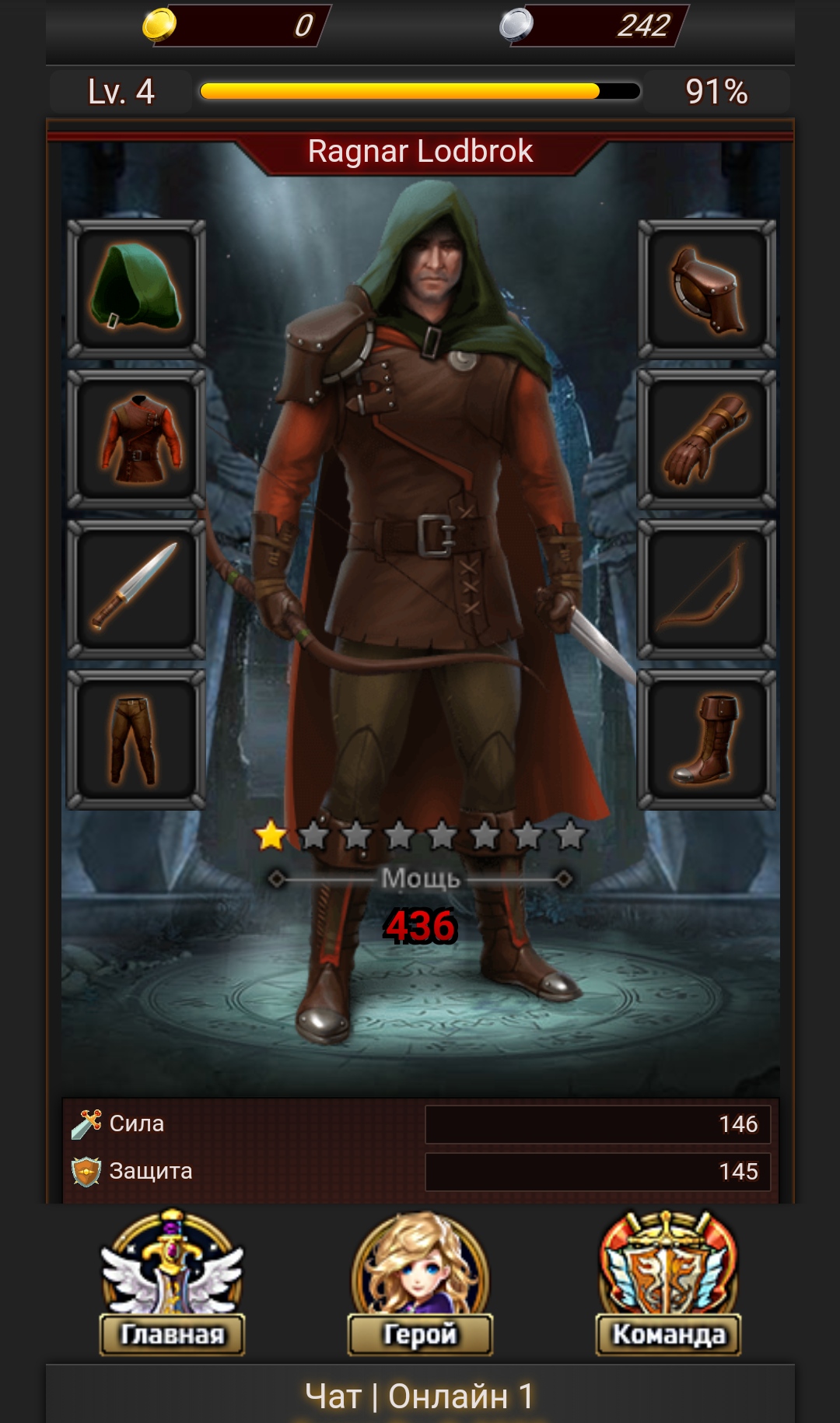This screenshot has height=1423, width=840.
Task: Open the red leather tunic slot
Action: pyautogui.click(x=136, y=439)
